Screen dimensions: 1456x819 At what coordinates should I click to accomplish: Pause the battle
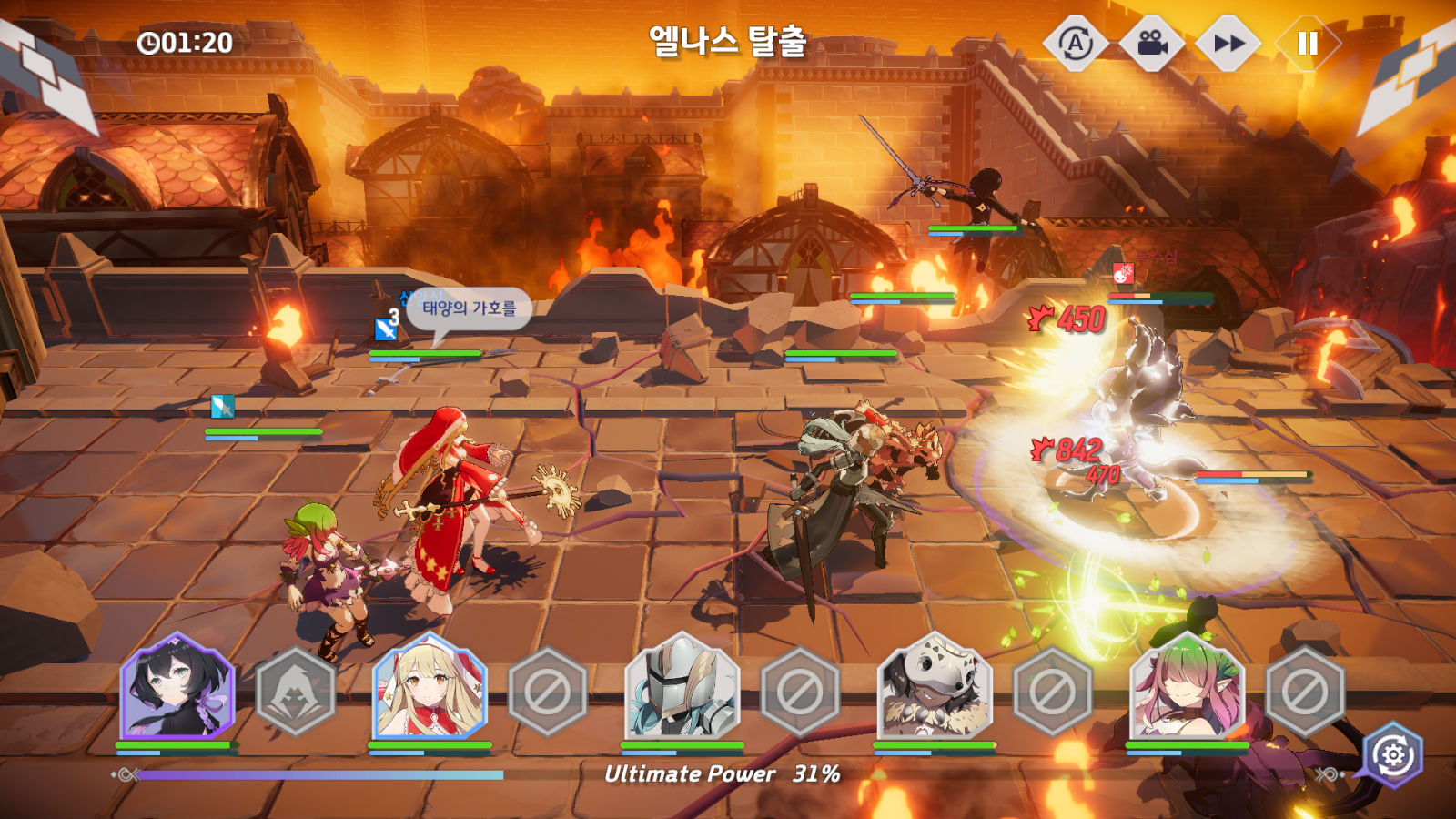[1307, 43]
